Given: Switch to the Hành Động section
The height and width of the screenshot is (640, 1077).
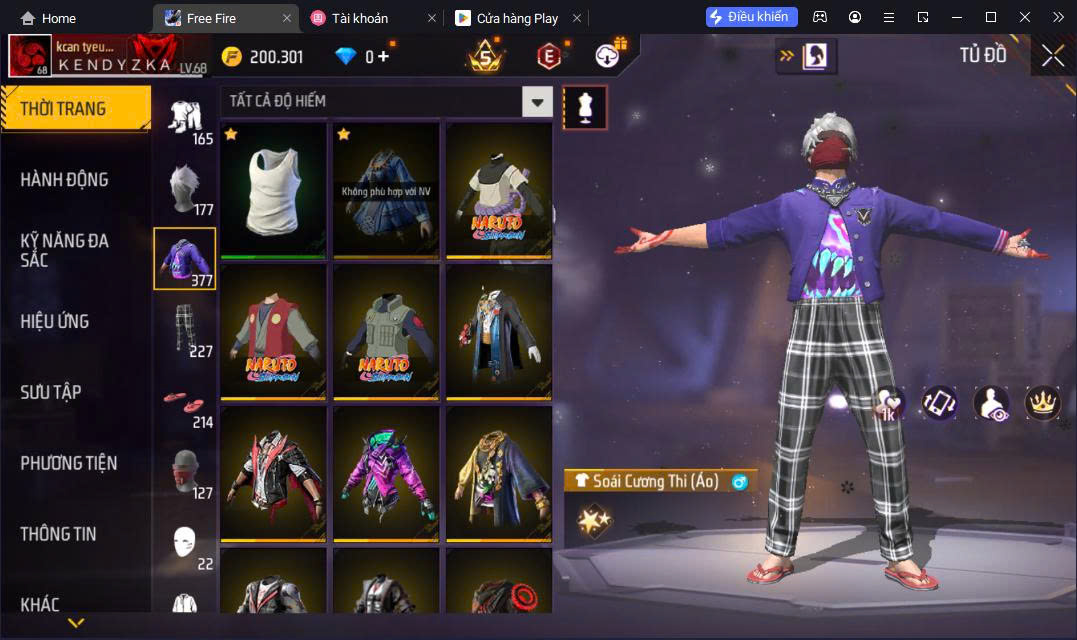Looking at the screenshot, I should click(x=65, y=180).
